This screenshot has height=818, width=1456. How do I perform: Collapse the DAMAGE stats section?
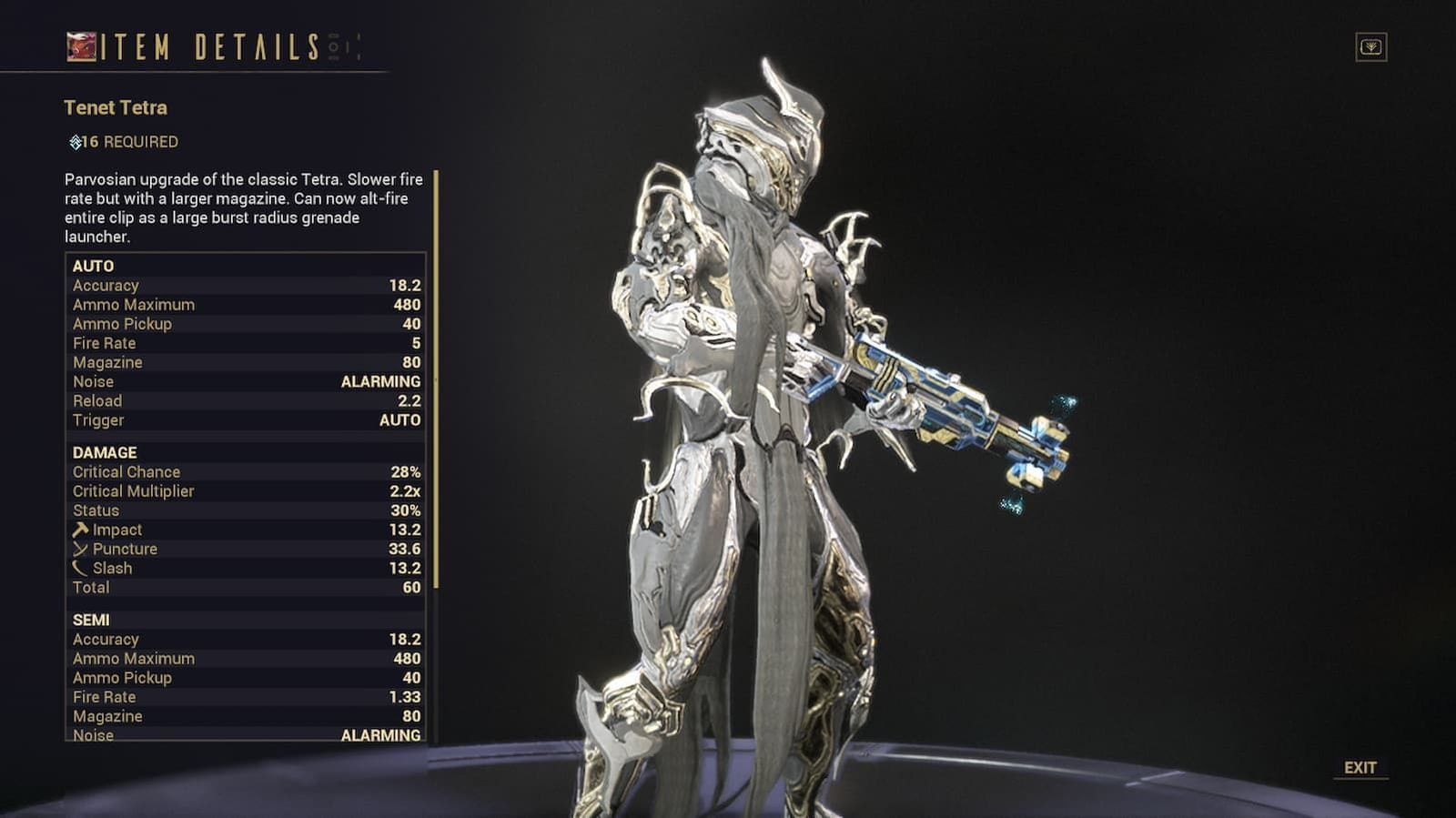pos(102,452)
